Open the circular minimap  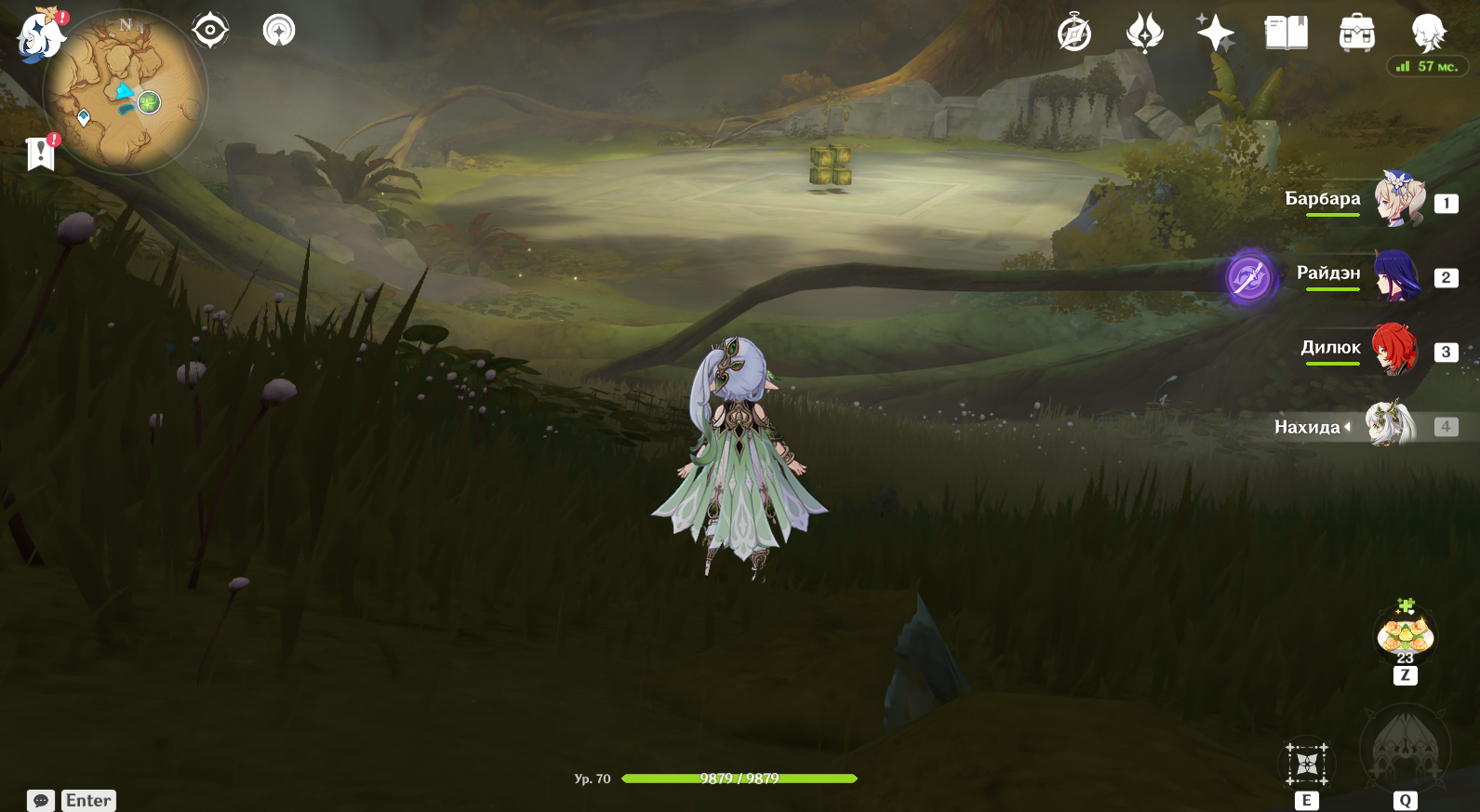[126, 93]
